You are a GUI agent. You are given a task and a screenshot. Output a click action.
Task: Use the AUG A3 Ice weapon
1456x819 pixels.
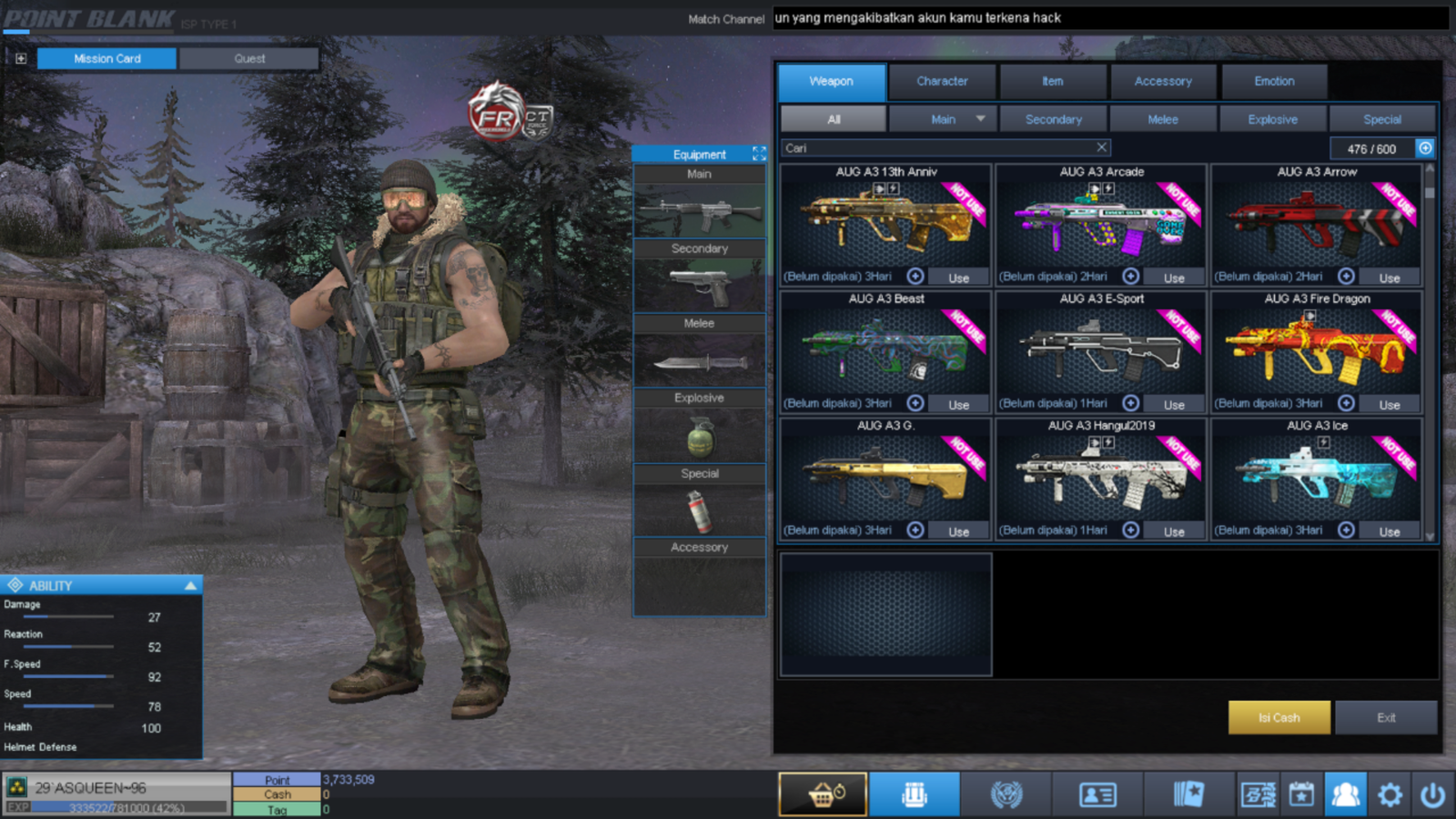click(x=1389, y=531)
